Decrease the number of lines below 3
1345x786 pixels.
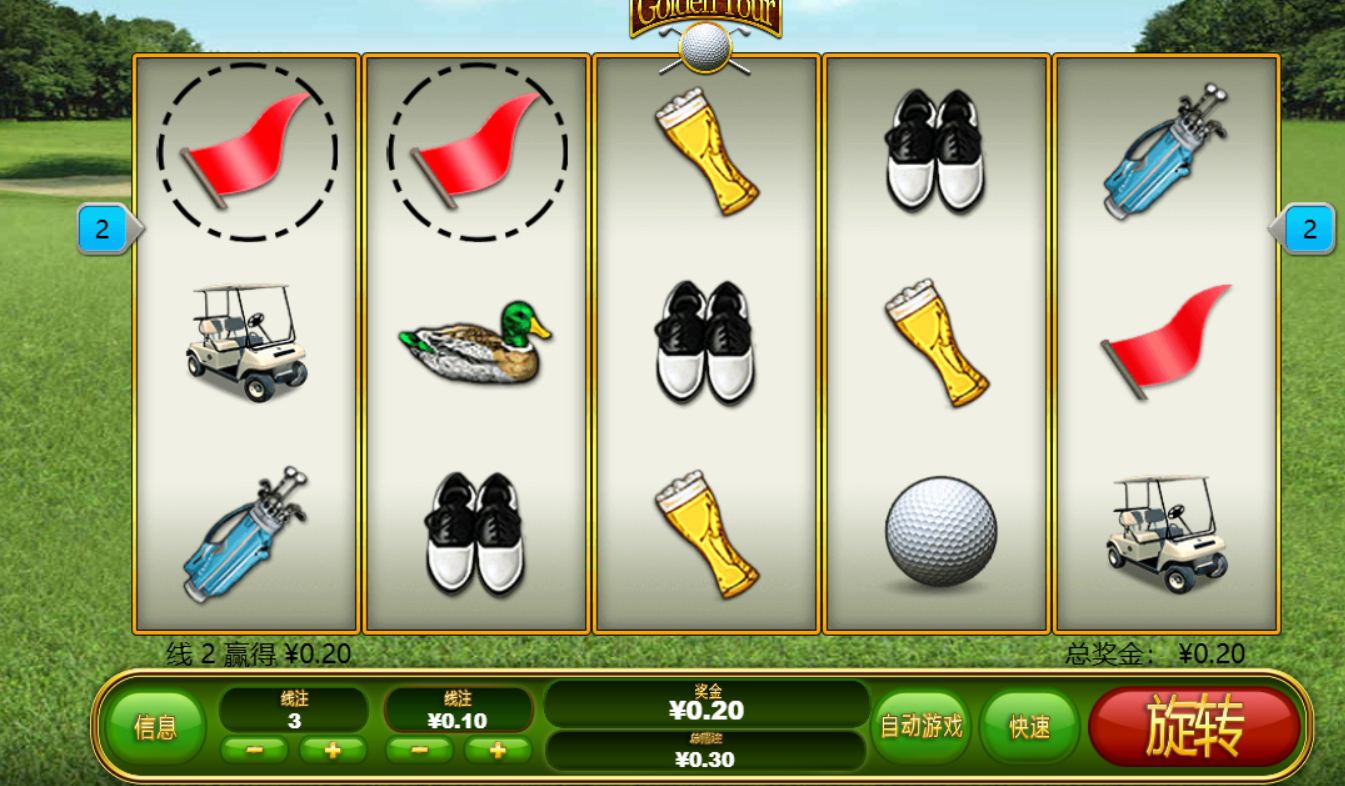(x=253, y=750)
